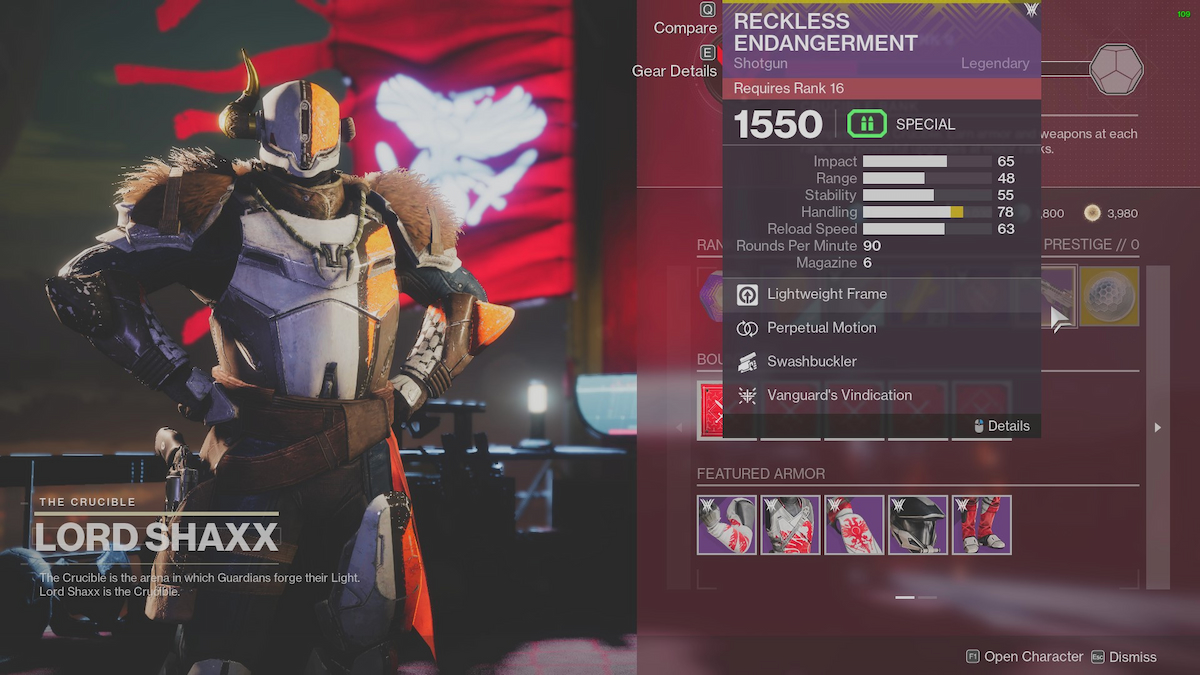The height and width of the screenshot is (675, 1200).
Task: Pick the featured gauntlets armor piece
Action: click(x=727, y=525)
